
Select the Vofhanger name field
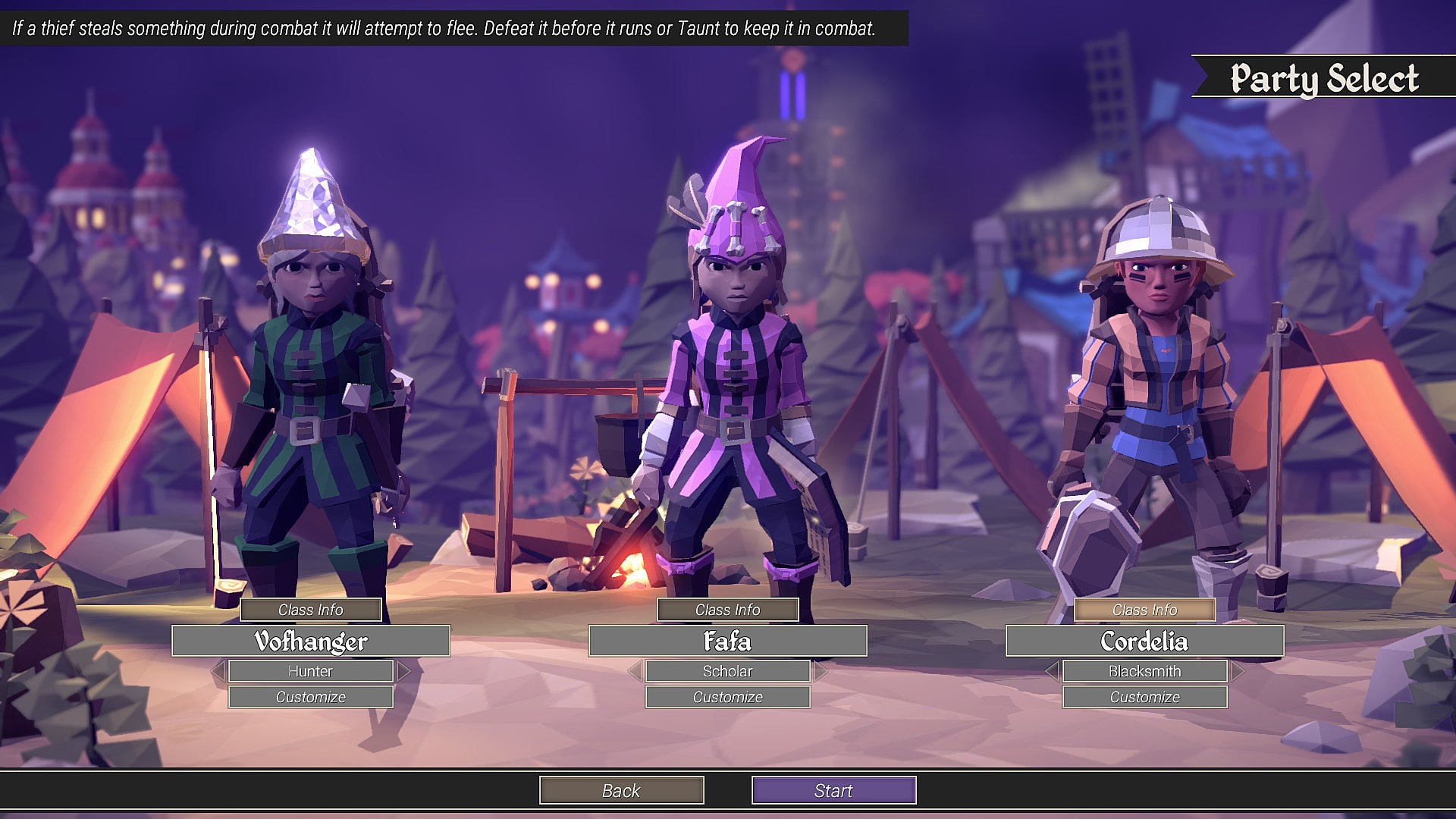point(311,642)
